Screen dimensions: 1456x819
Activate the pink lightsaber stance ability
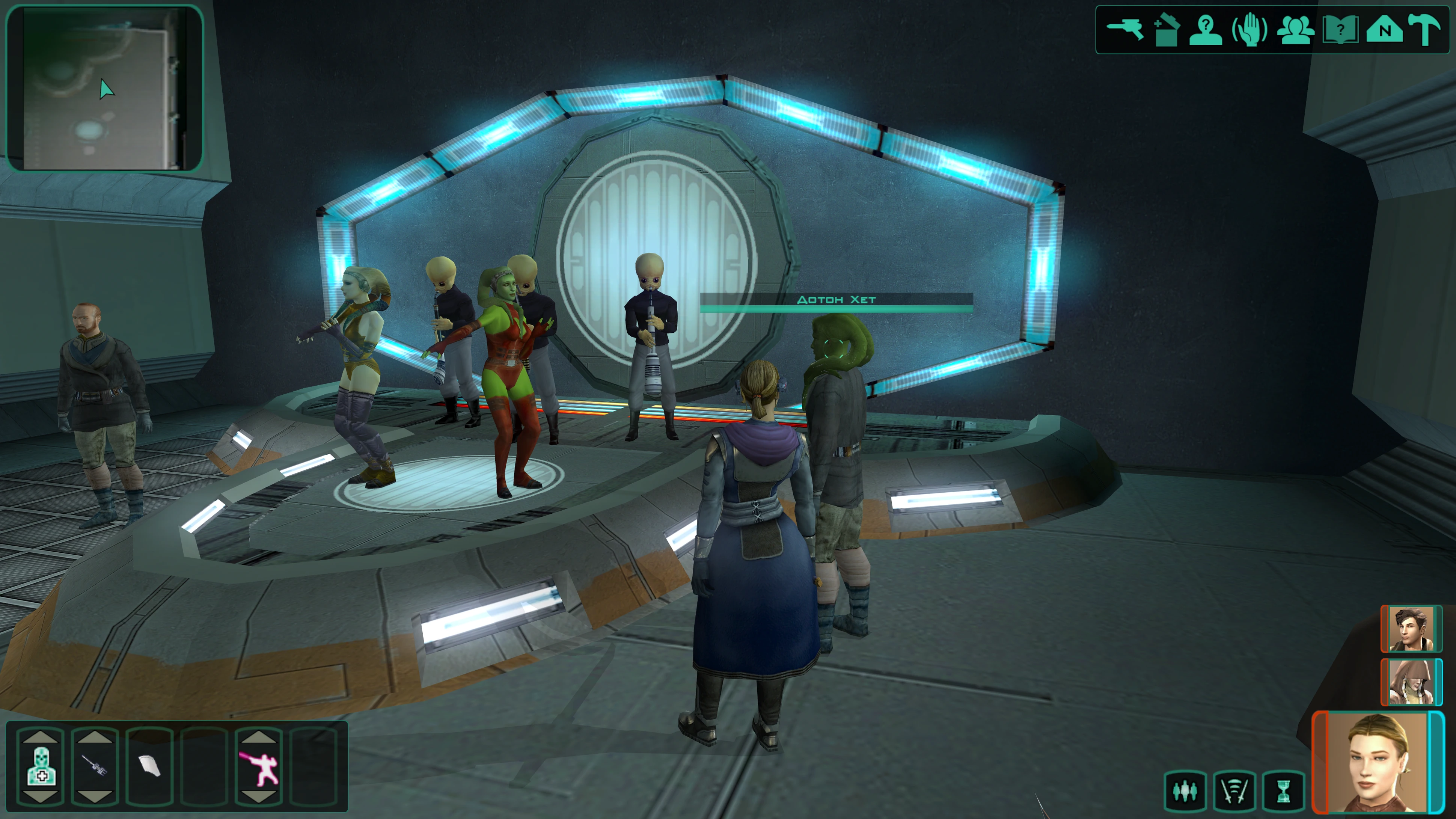click(x=259, y=766)
